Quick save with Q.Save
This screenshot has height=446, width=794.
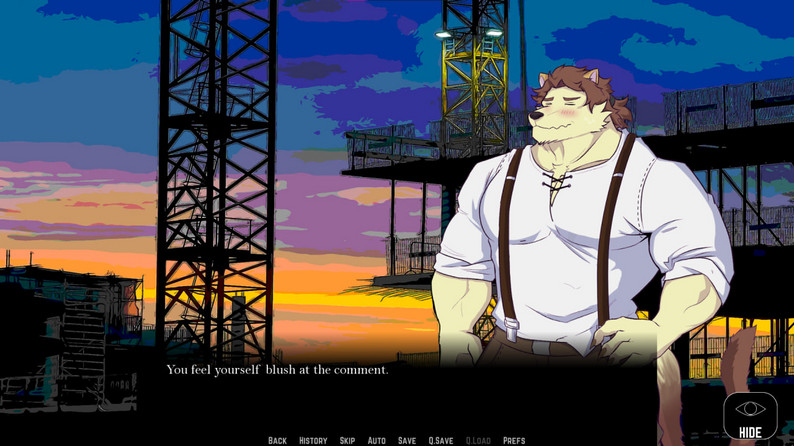(x=441, y=440)
